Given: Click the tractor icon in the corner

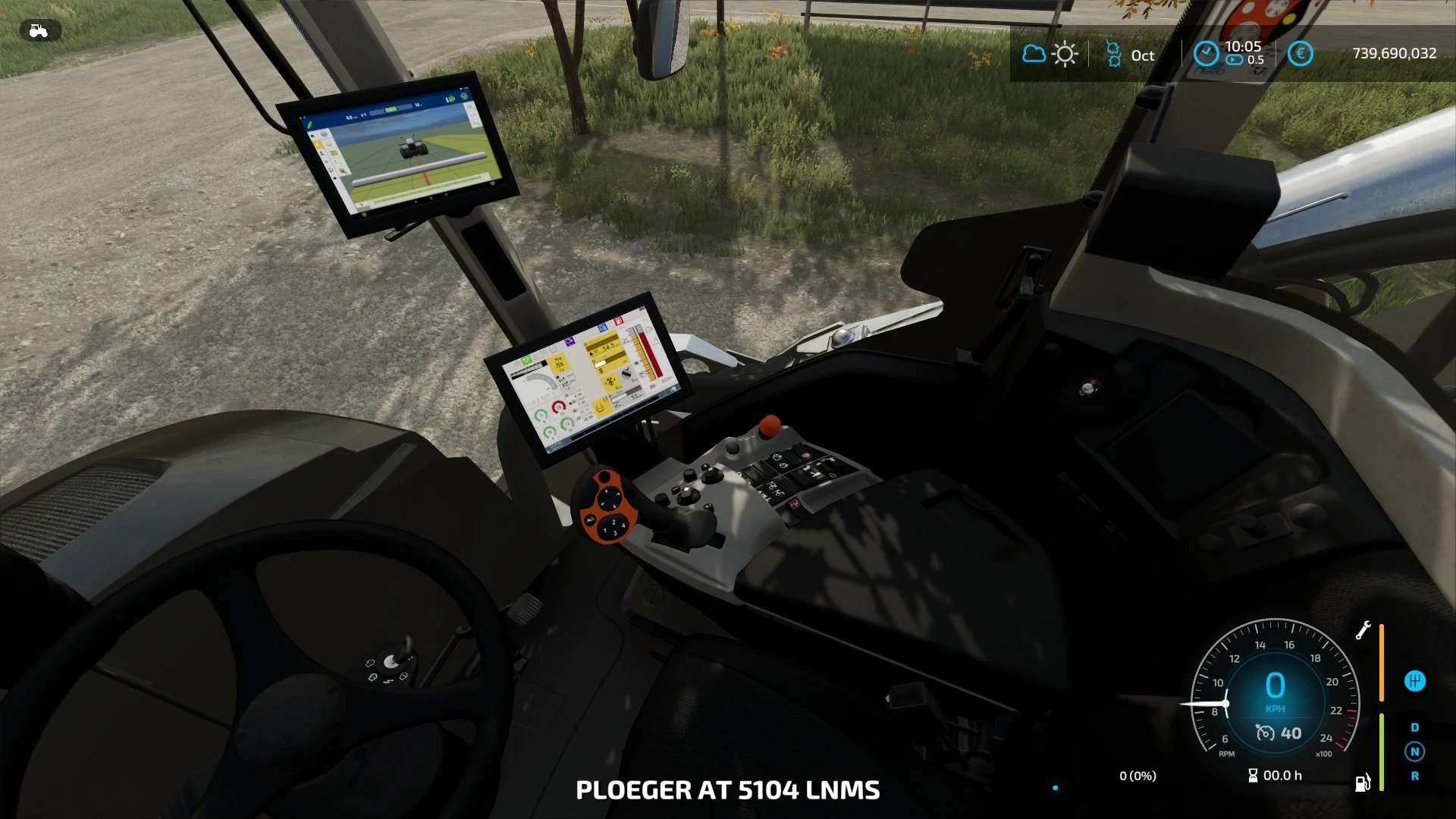Looking at the screenshot, I should [39, 31].
